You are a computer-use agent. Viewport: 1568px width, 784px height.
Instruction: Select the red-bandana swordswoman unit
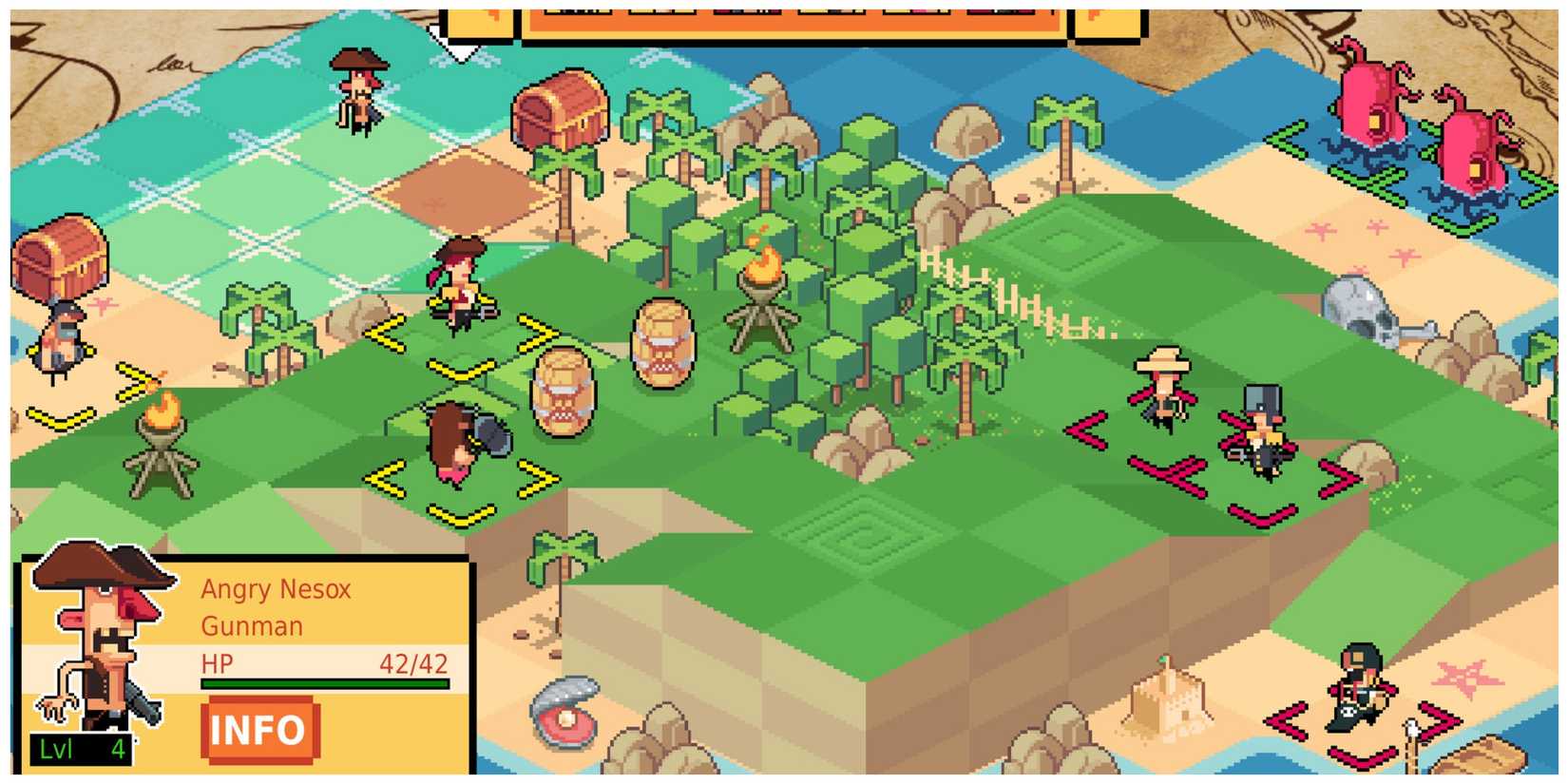pos(456,285)
